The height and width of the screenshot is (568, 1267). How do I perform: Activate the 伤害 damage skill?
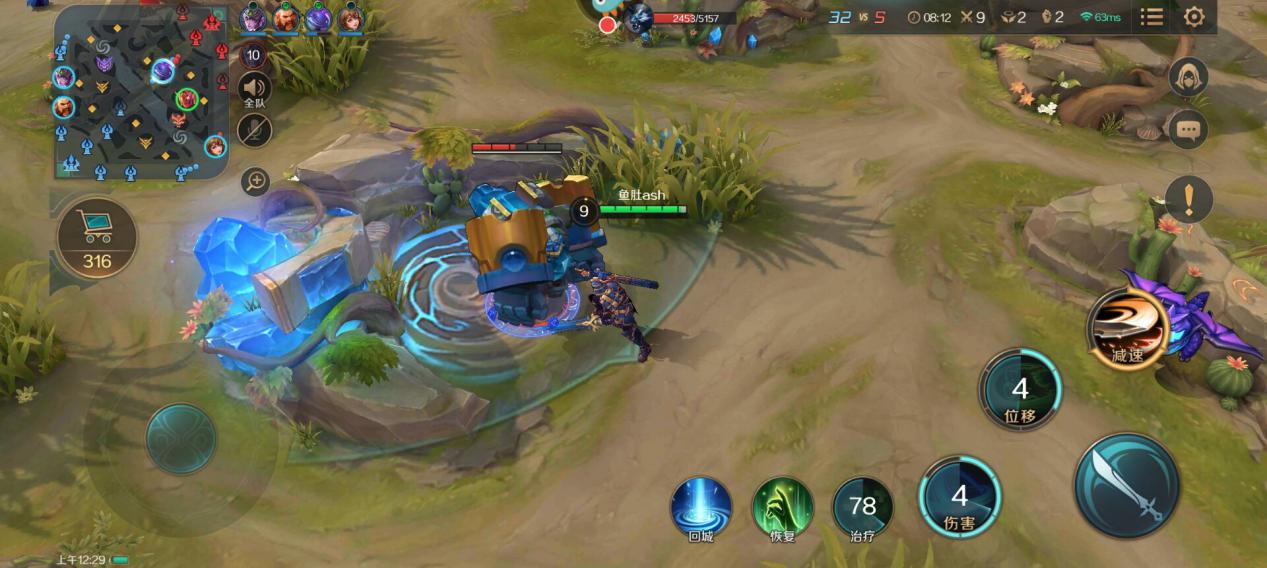[960, 496]
